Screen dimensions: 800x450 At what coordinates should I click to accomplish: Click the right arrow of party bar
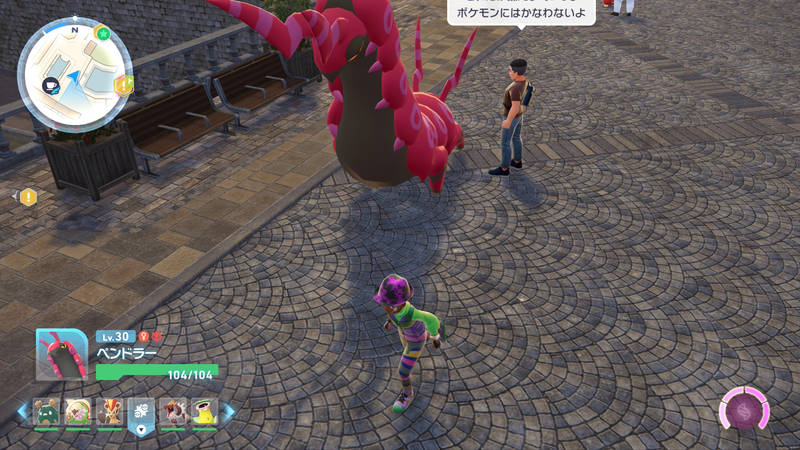coord(228,412)
